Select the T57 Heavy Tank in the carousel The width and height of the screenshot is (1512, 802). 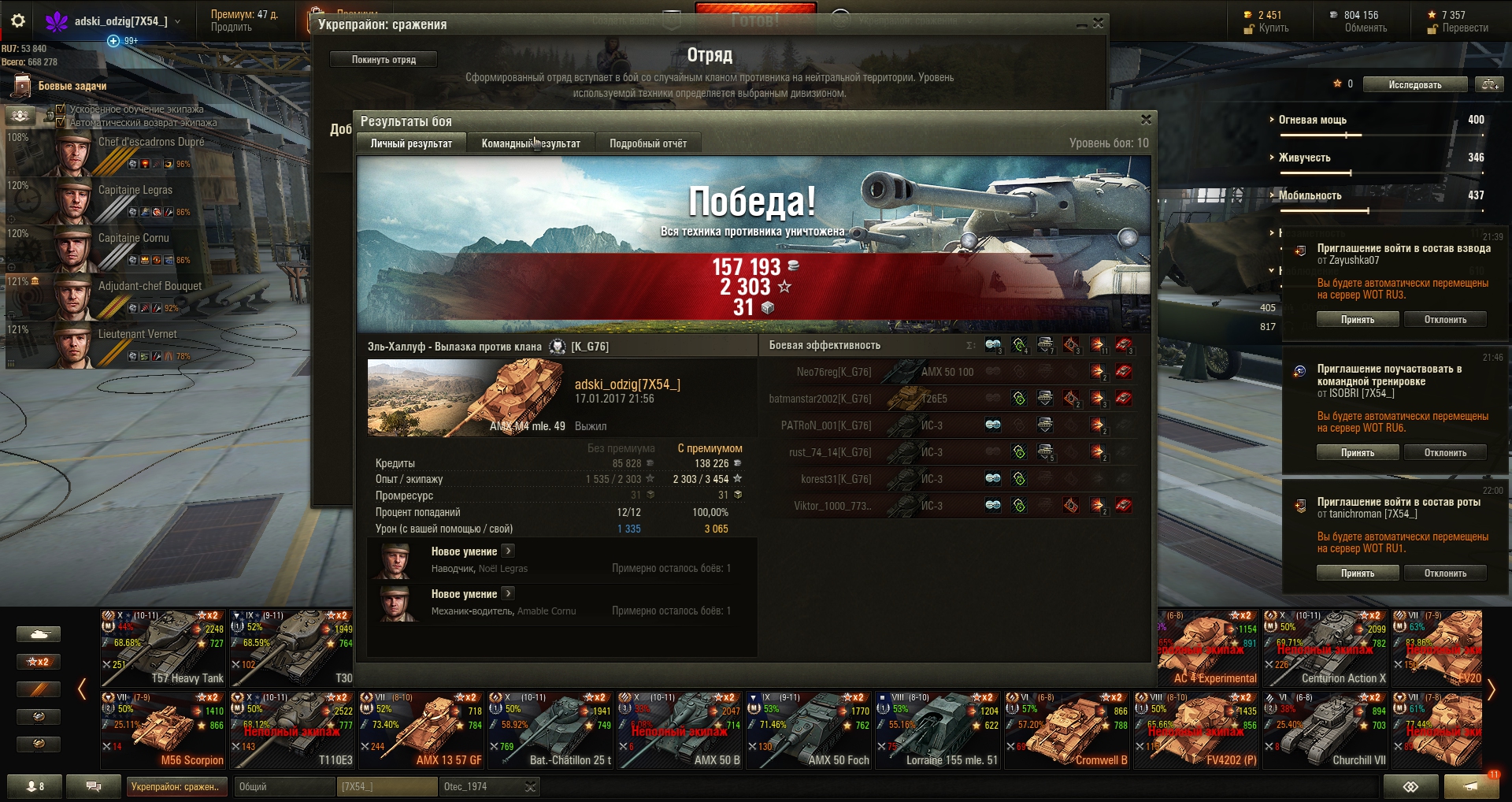[164, 648]
